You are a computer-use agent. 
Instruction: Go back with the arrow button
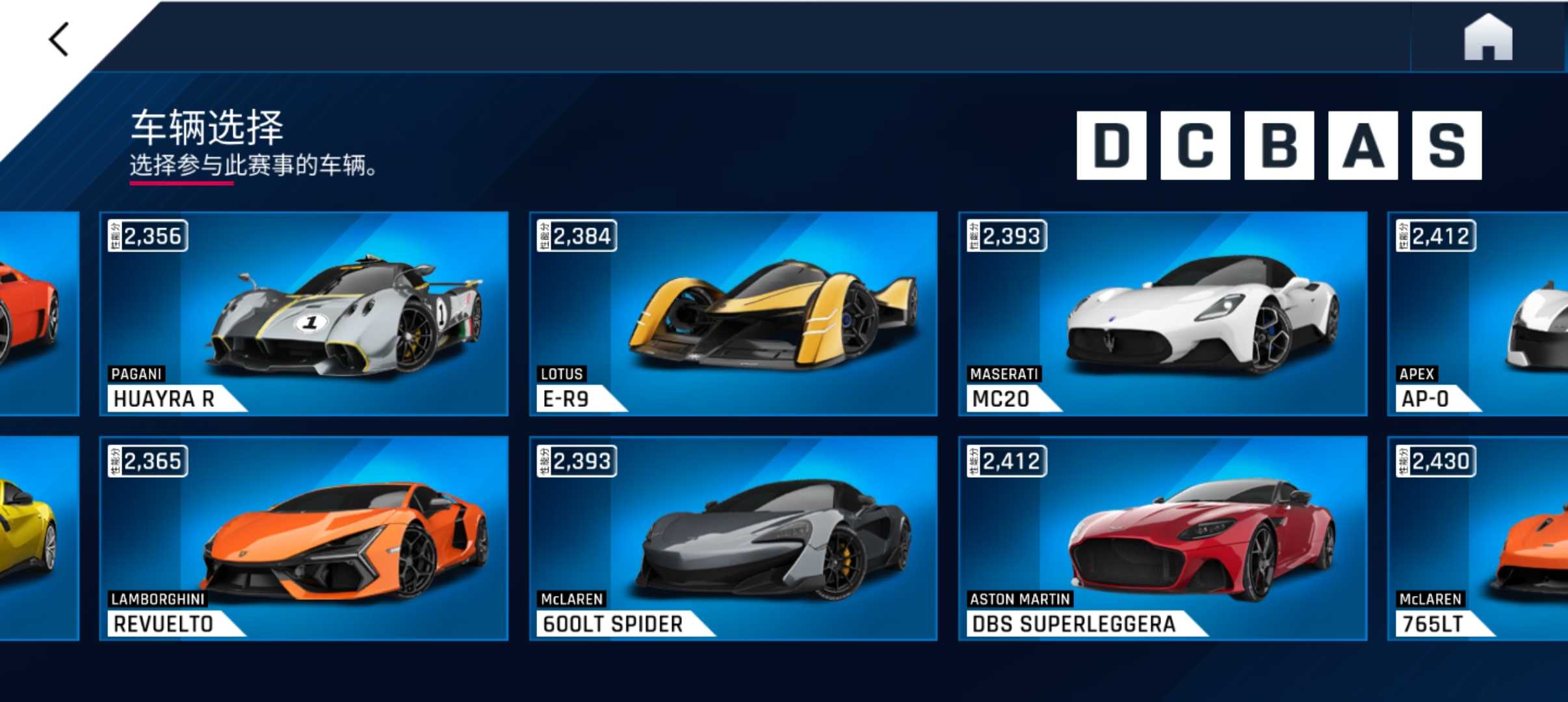(59, 40)
